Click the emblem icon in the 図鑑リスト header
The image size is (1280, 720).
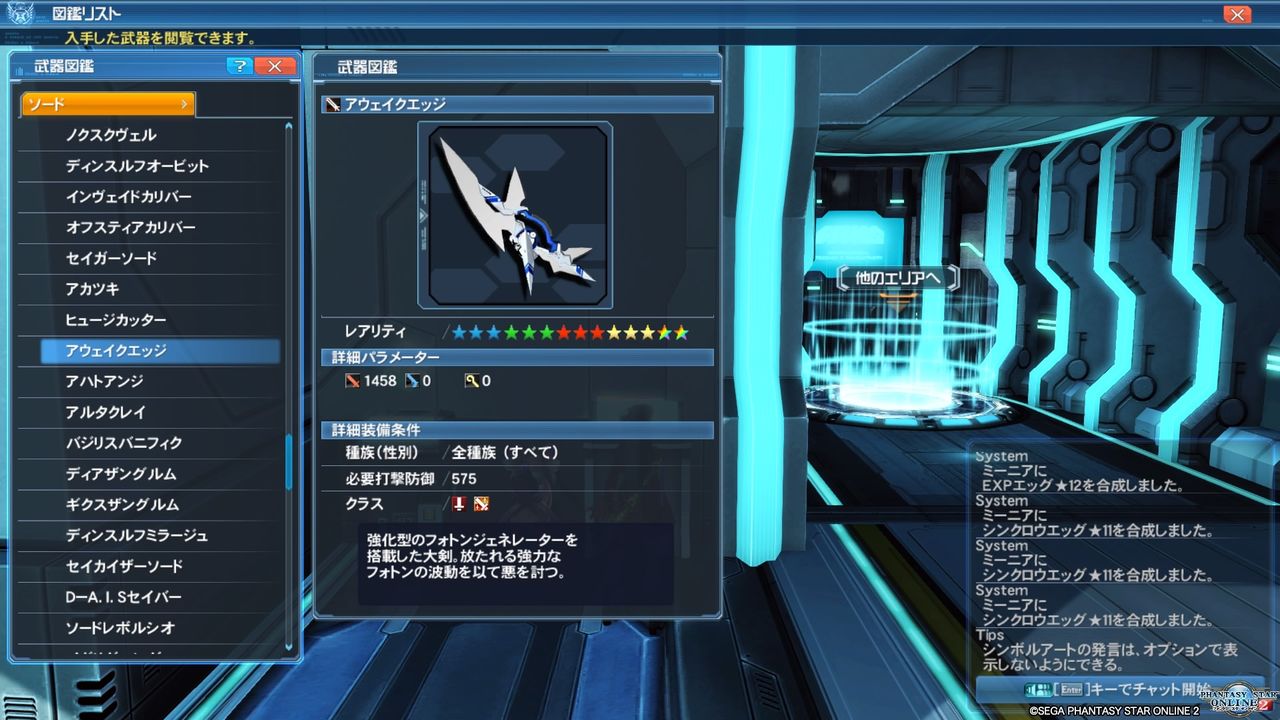point(22,14)
